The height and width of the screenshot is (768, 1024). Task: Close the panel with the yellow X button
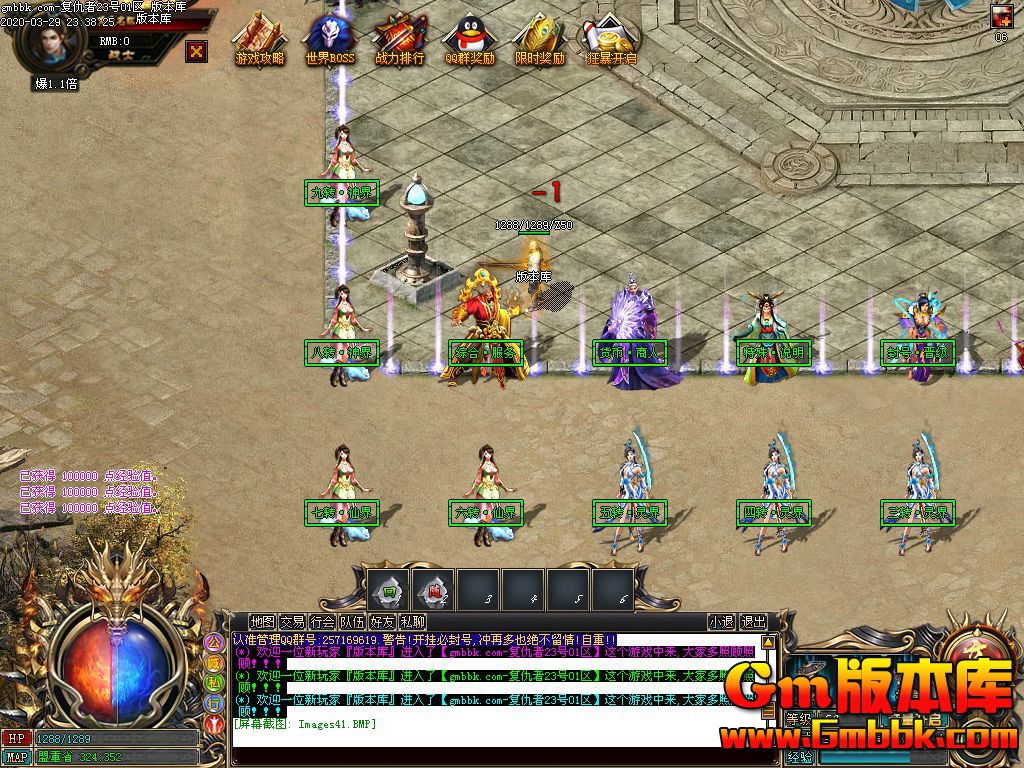197,51
